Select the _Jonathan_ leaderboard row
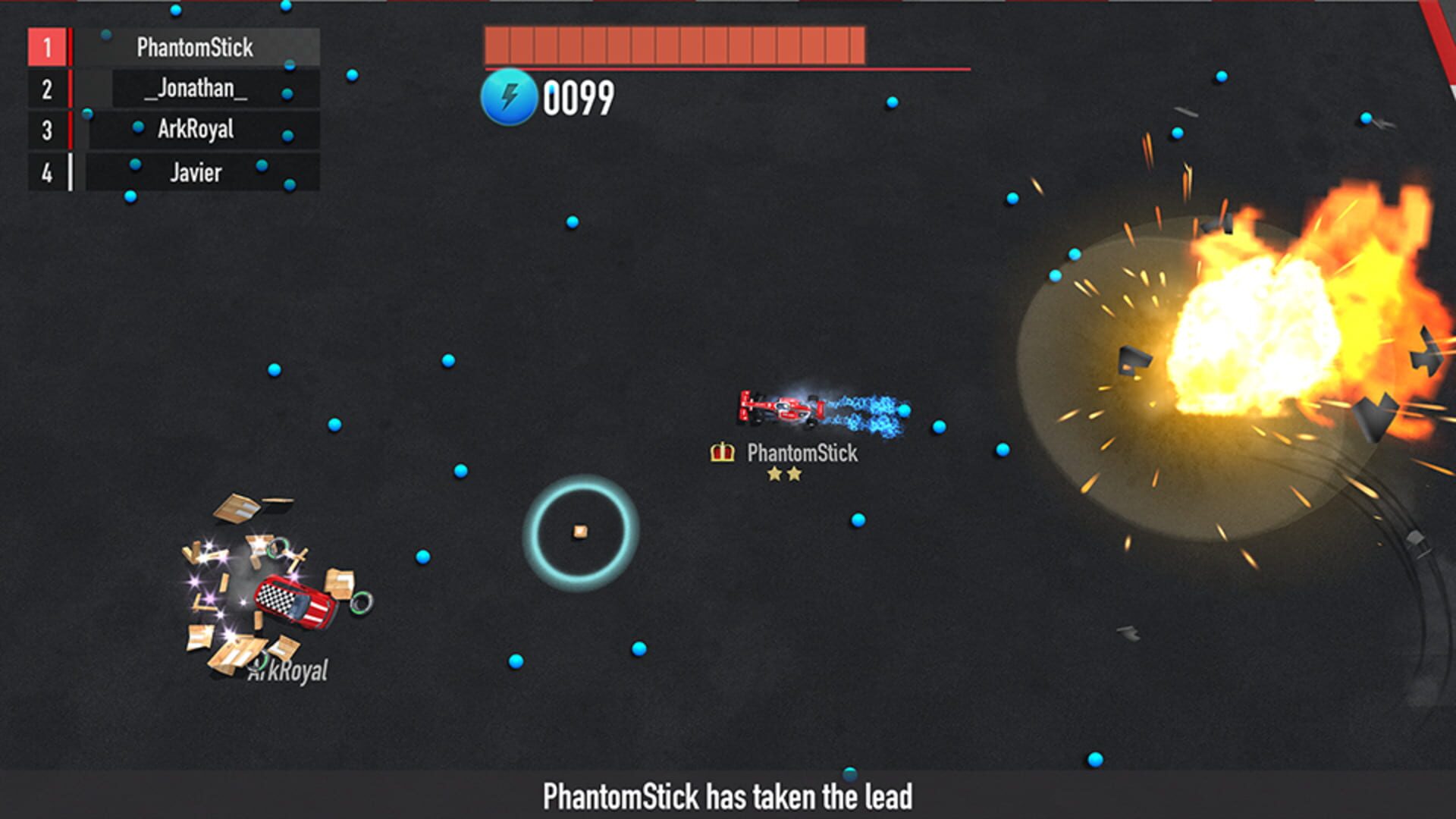This screenshot has height=819, width=1456. pos(195,89)
